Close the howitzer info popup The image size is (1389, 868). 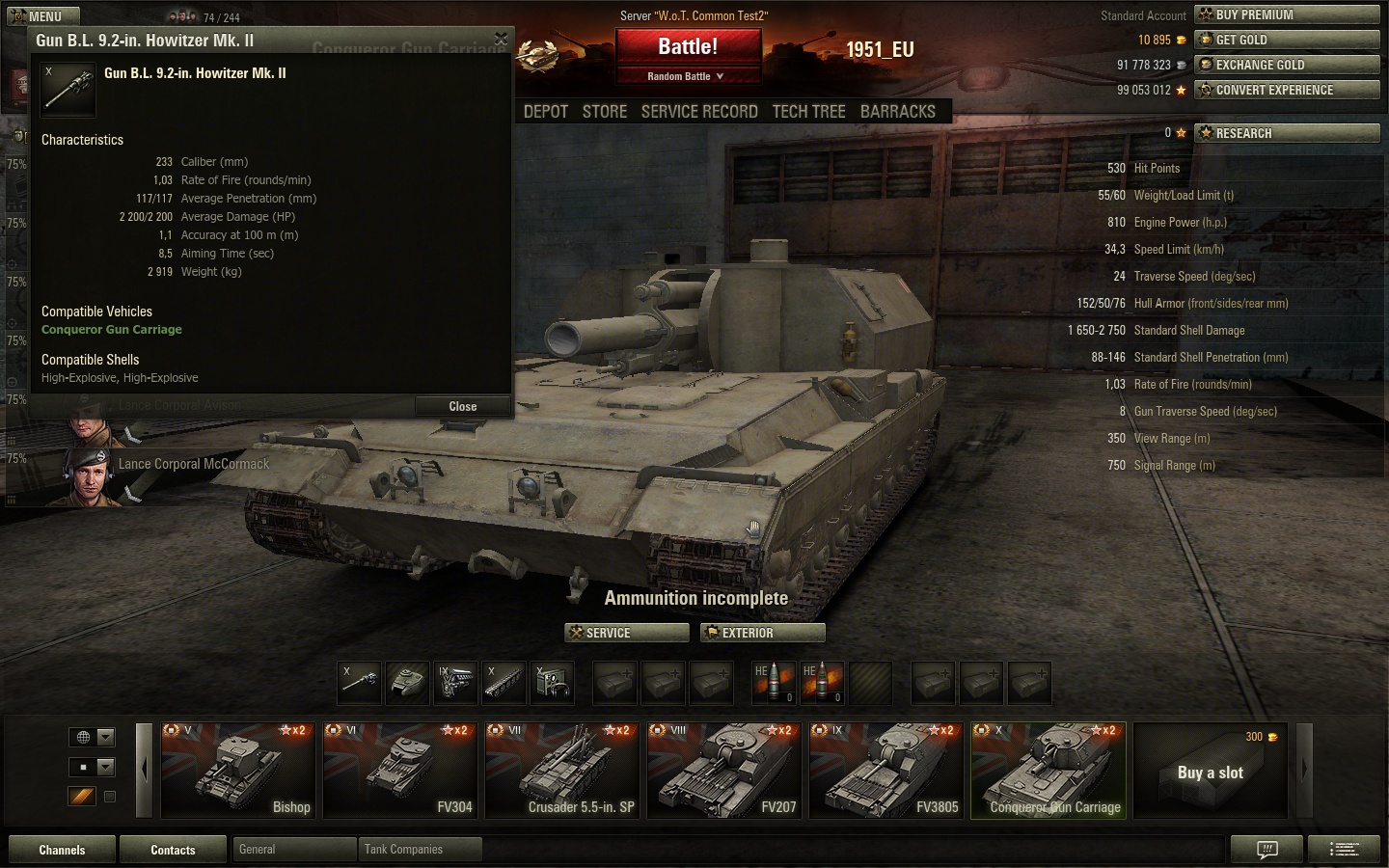tap(462, 407)
